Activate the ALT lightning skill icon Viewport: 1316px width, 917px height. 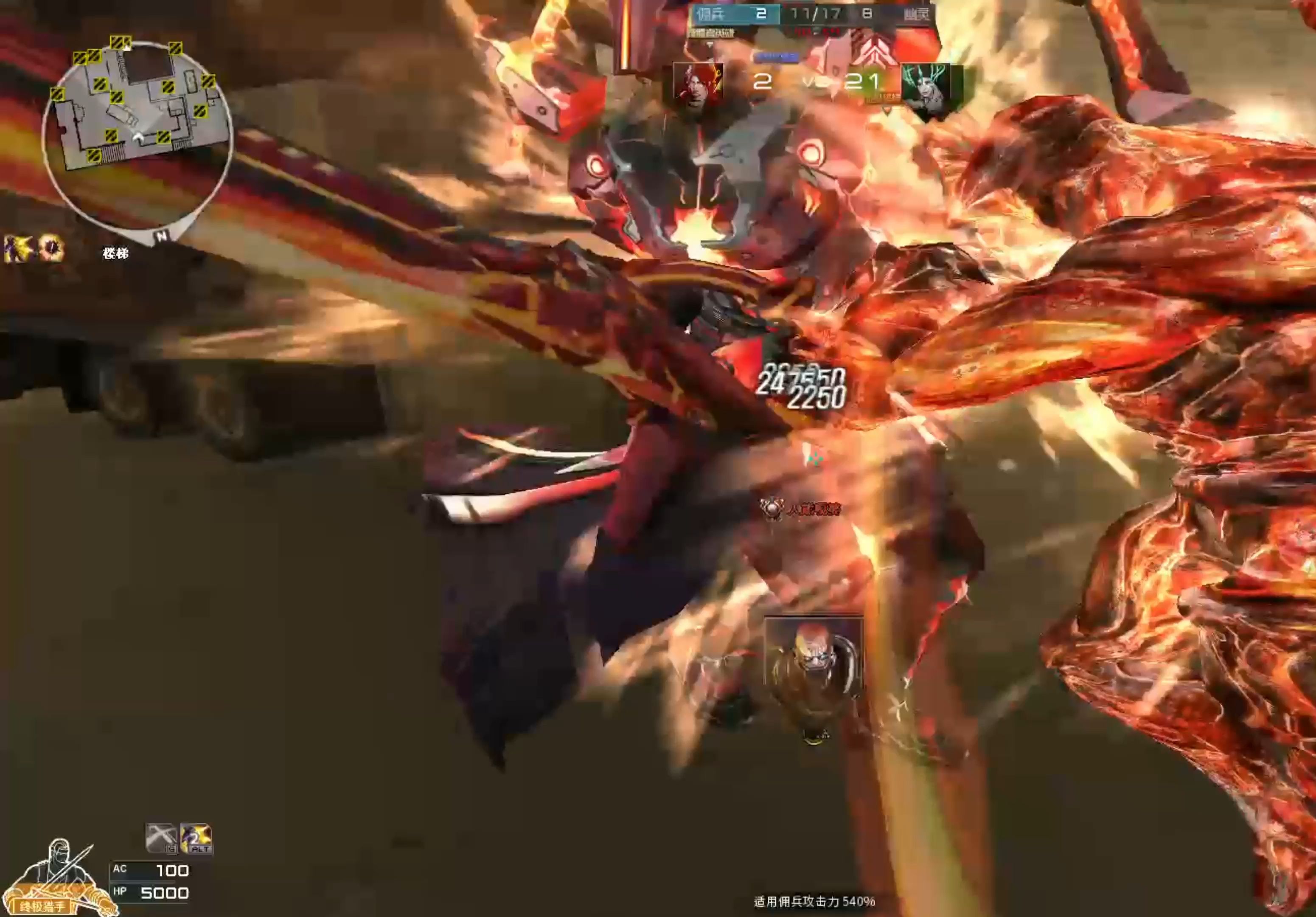click(196, 838)
